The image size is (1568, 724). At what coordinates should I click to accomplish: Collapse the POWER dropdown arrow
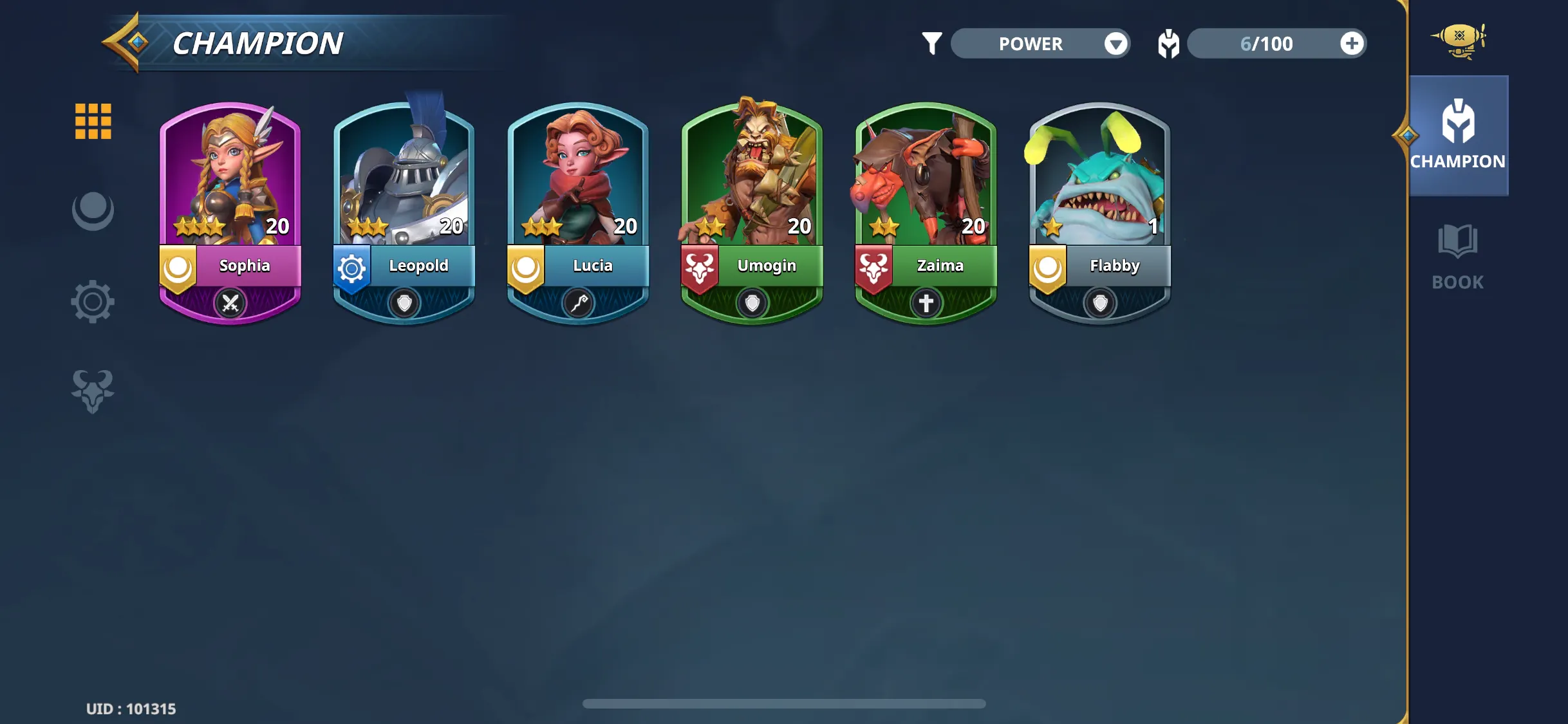(1117, 43)
